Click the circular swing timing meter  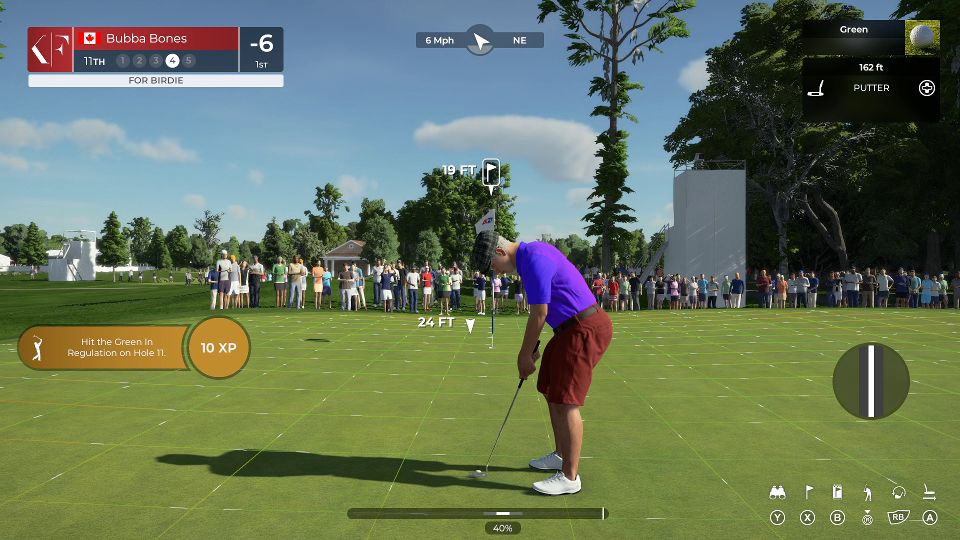(x=871, y=381)
